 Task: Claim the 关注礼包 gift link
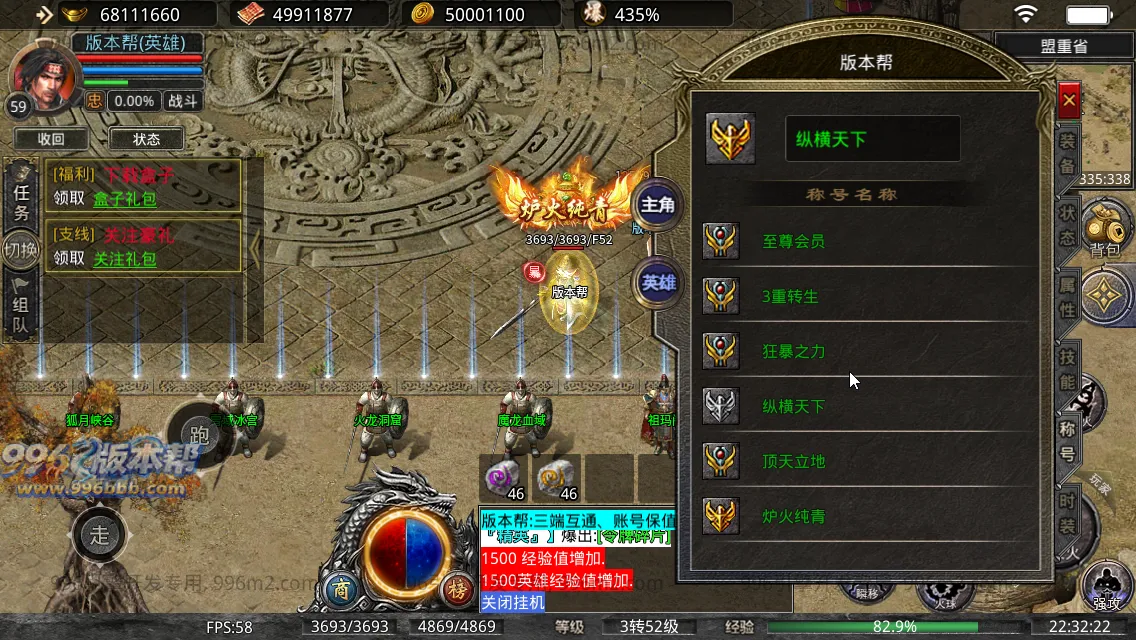pyautogui.click(x=125, y=259)
